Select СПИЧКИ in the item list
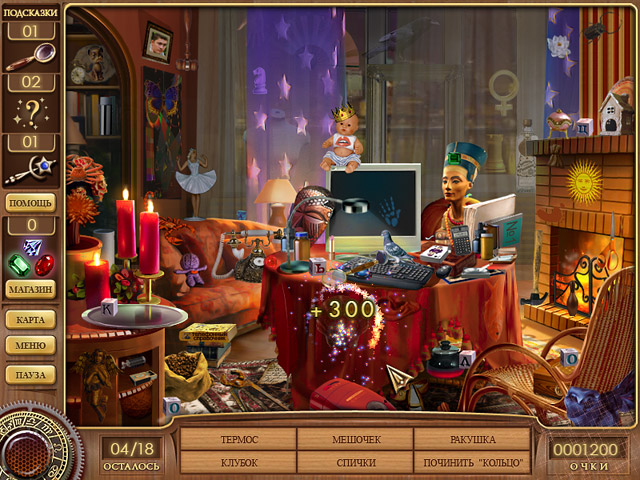Screen dimensions: 640x480 [355, 462]
